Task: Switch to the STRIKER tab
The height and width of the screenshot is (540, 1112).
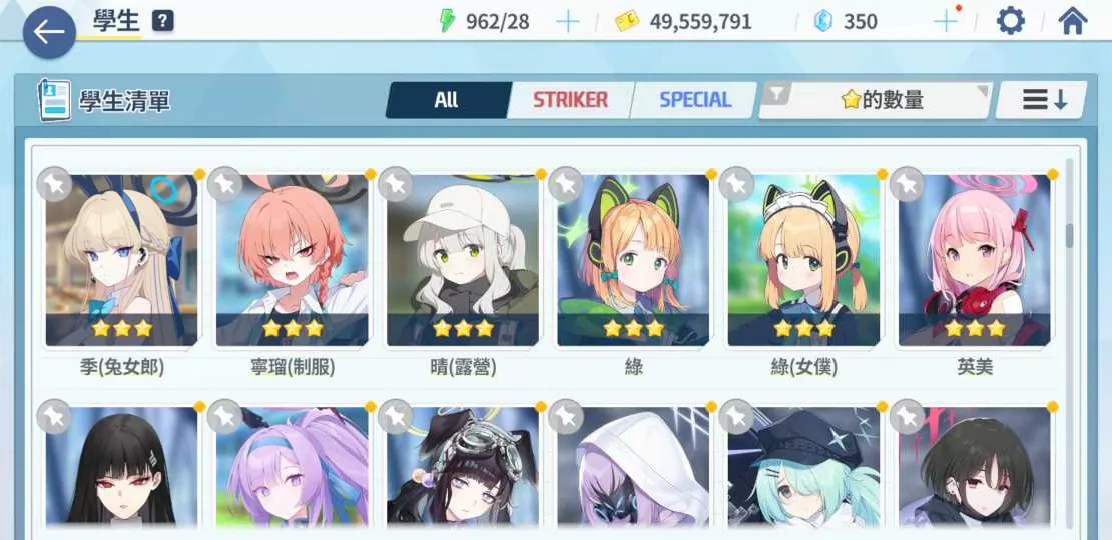Action: point(570,100)
